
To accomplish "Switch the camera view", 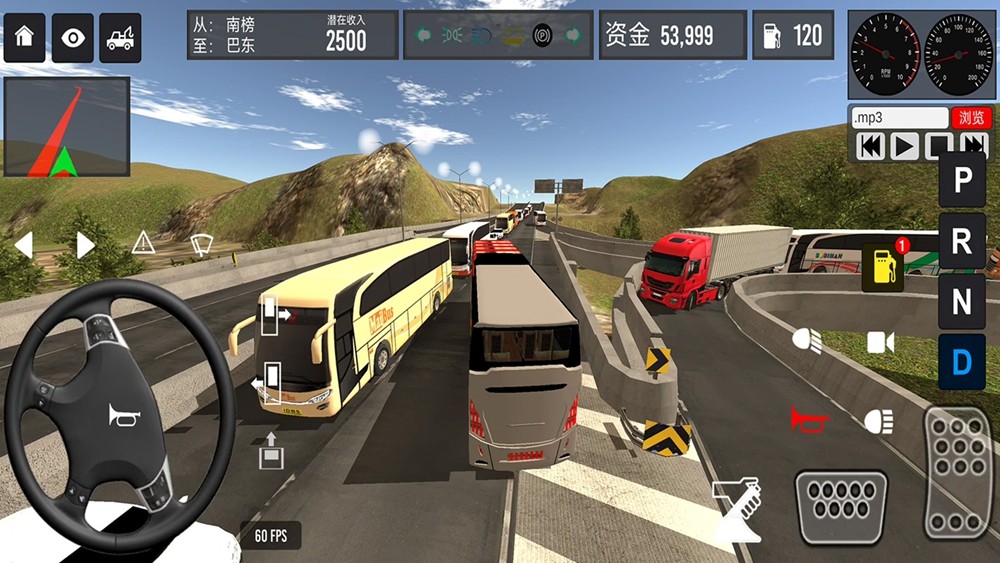I will tap(880, 343).
